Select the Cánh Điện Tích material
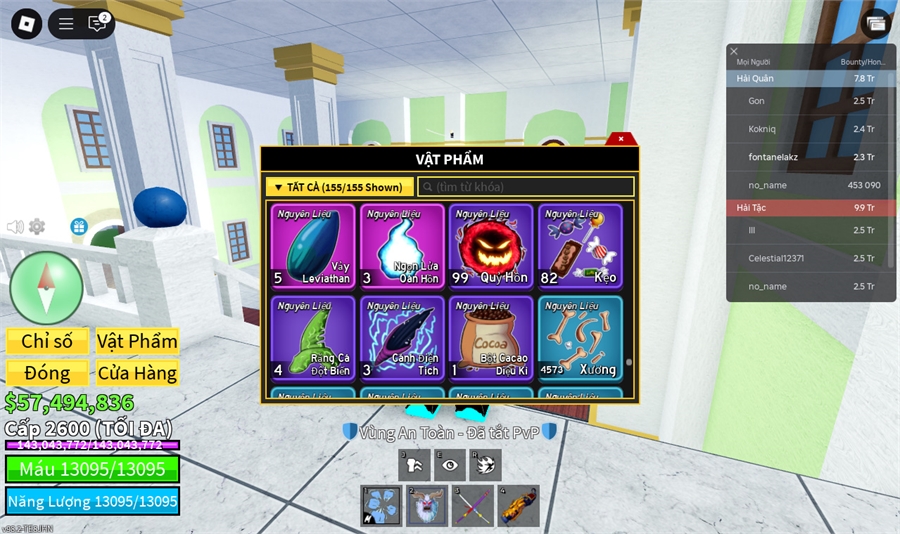Screen dimensions: 900x534 [x=402, y=338]
